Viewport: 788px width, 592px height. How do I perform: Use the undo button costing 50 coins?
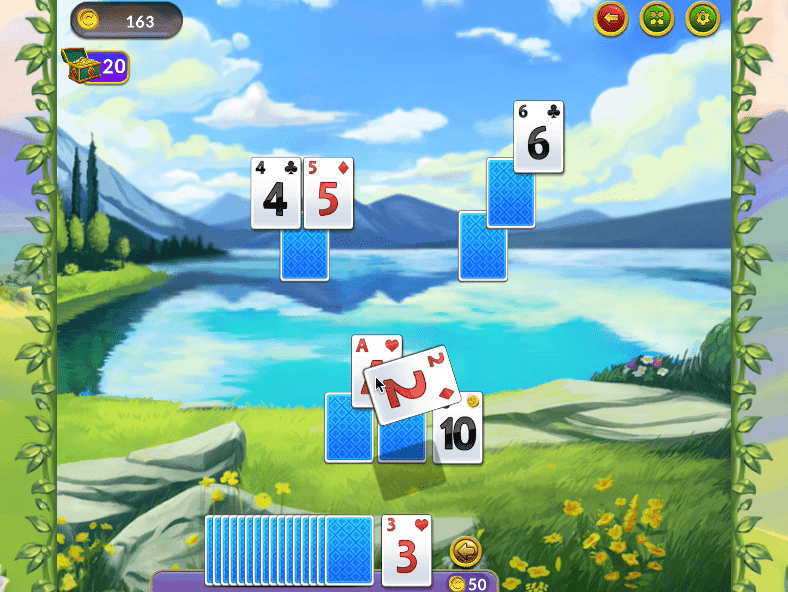(465, 551)
